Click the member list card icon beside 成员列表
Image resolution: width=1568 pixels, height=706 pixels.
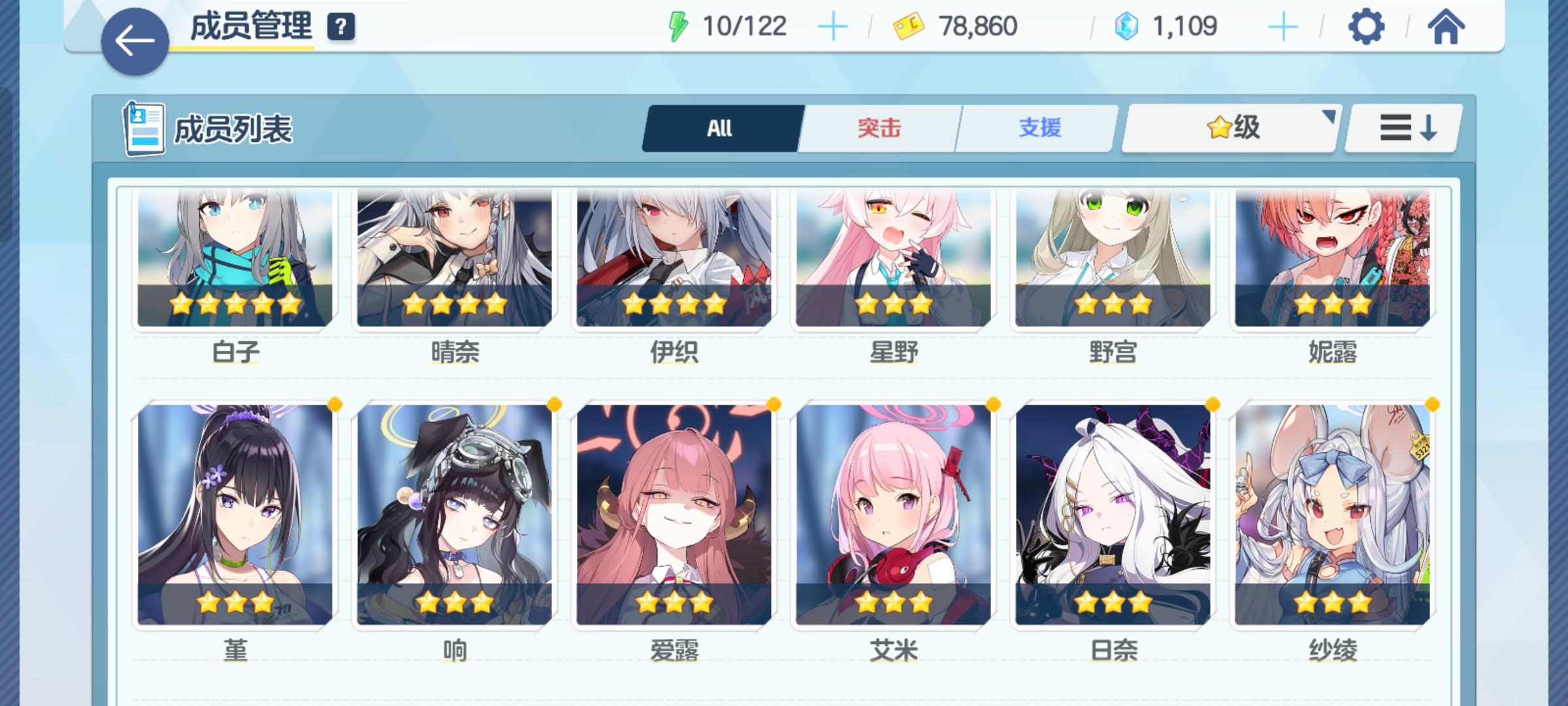coord(145,128)
